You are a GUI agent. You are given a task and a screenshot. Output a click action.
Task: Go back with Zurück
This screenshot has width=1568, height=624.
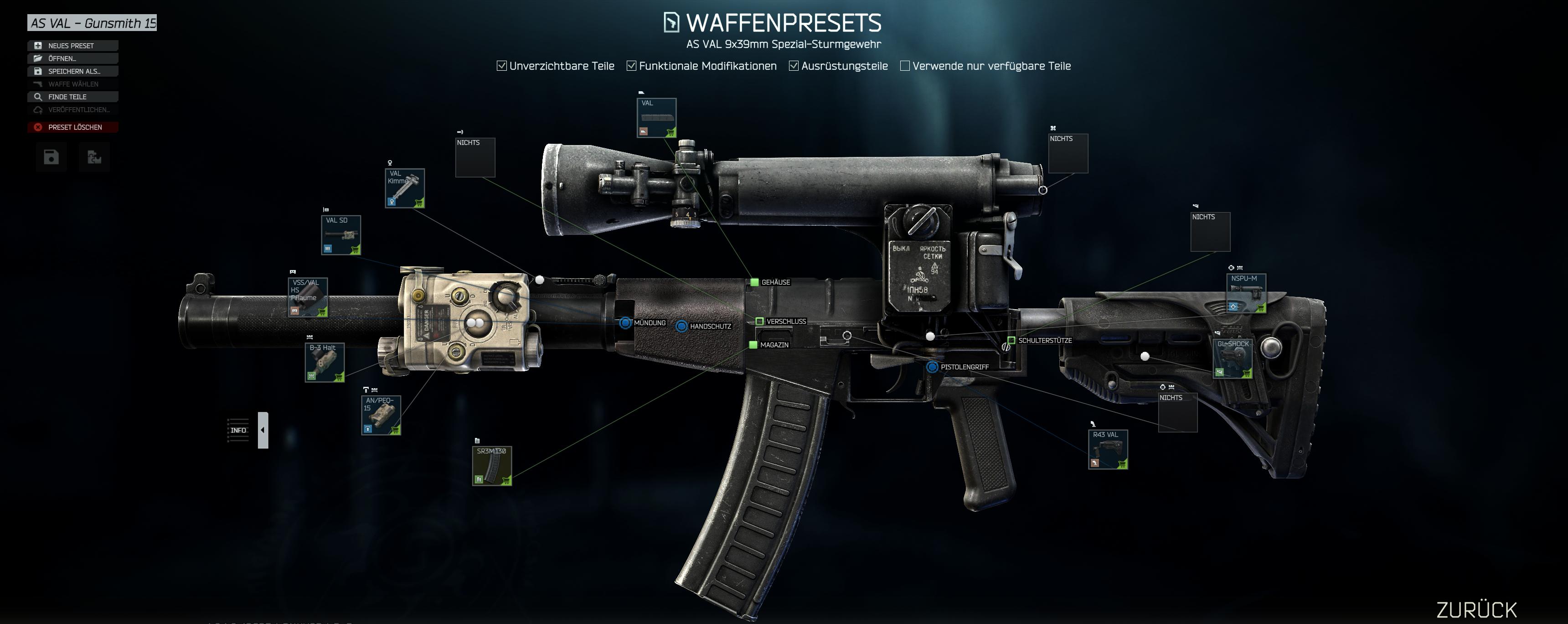1476,609
